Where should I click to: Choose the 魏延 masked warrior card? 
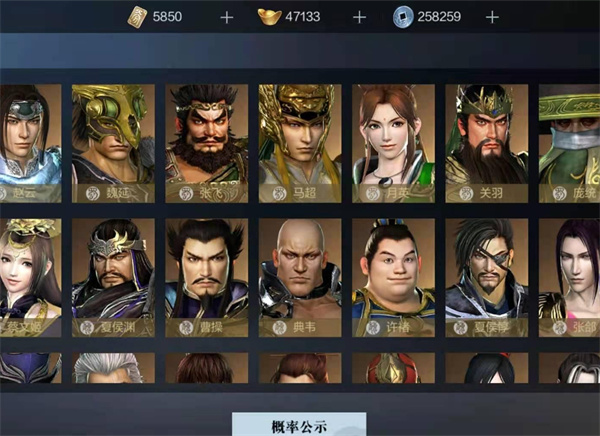[x=113, y=141]
